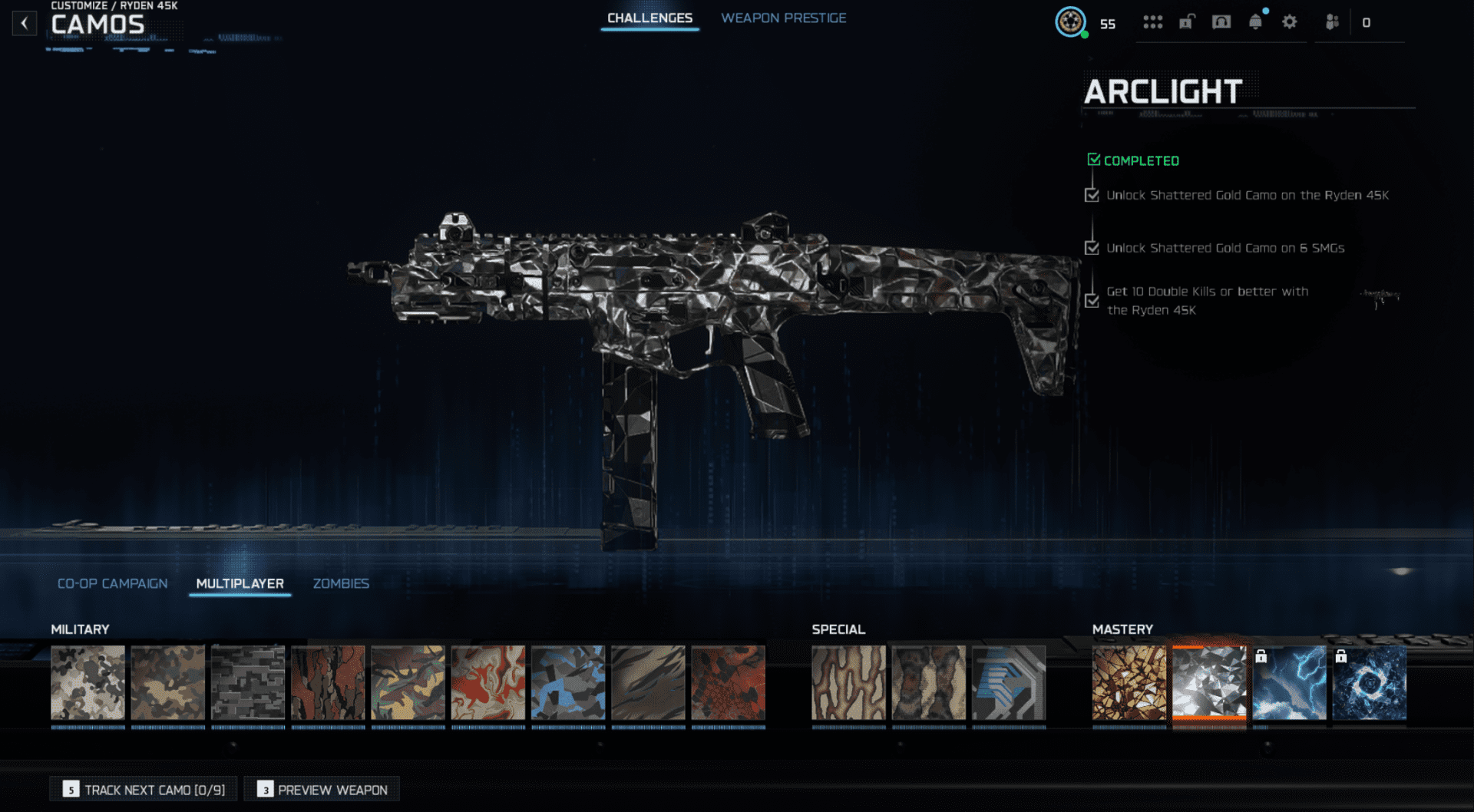Select the locked blue vortex mastery camo
Screen dimensions: 1474x812
click(1370, 682)
